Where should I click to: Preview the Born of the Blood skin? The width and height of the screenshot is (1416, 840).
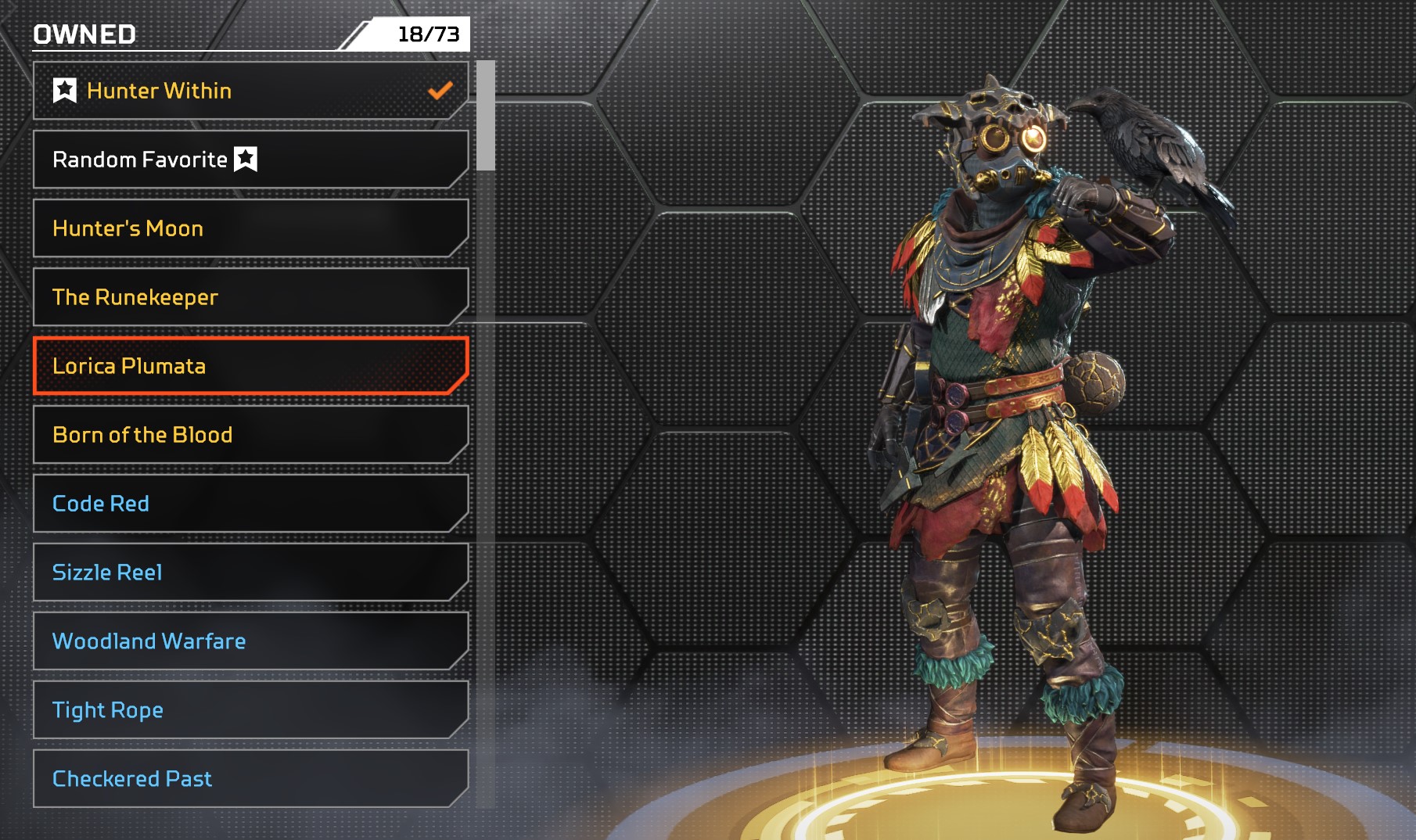[x=250, y=435]
